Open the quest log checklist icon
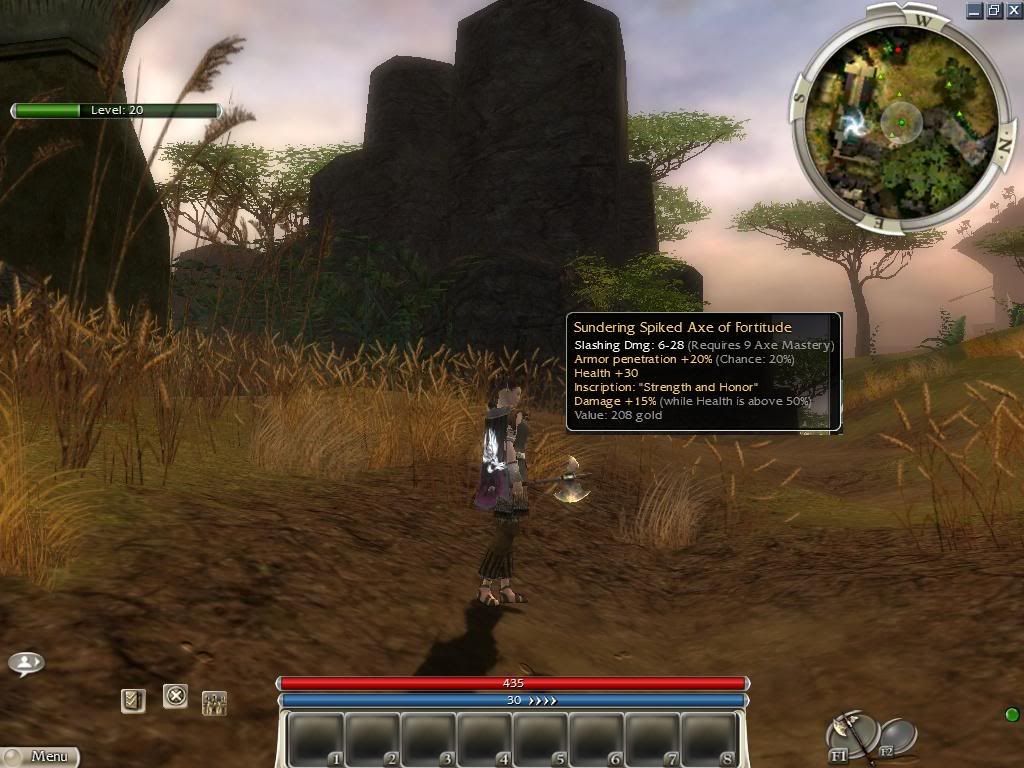 (x=133, y=700)
